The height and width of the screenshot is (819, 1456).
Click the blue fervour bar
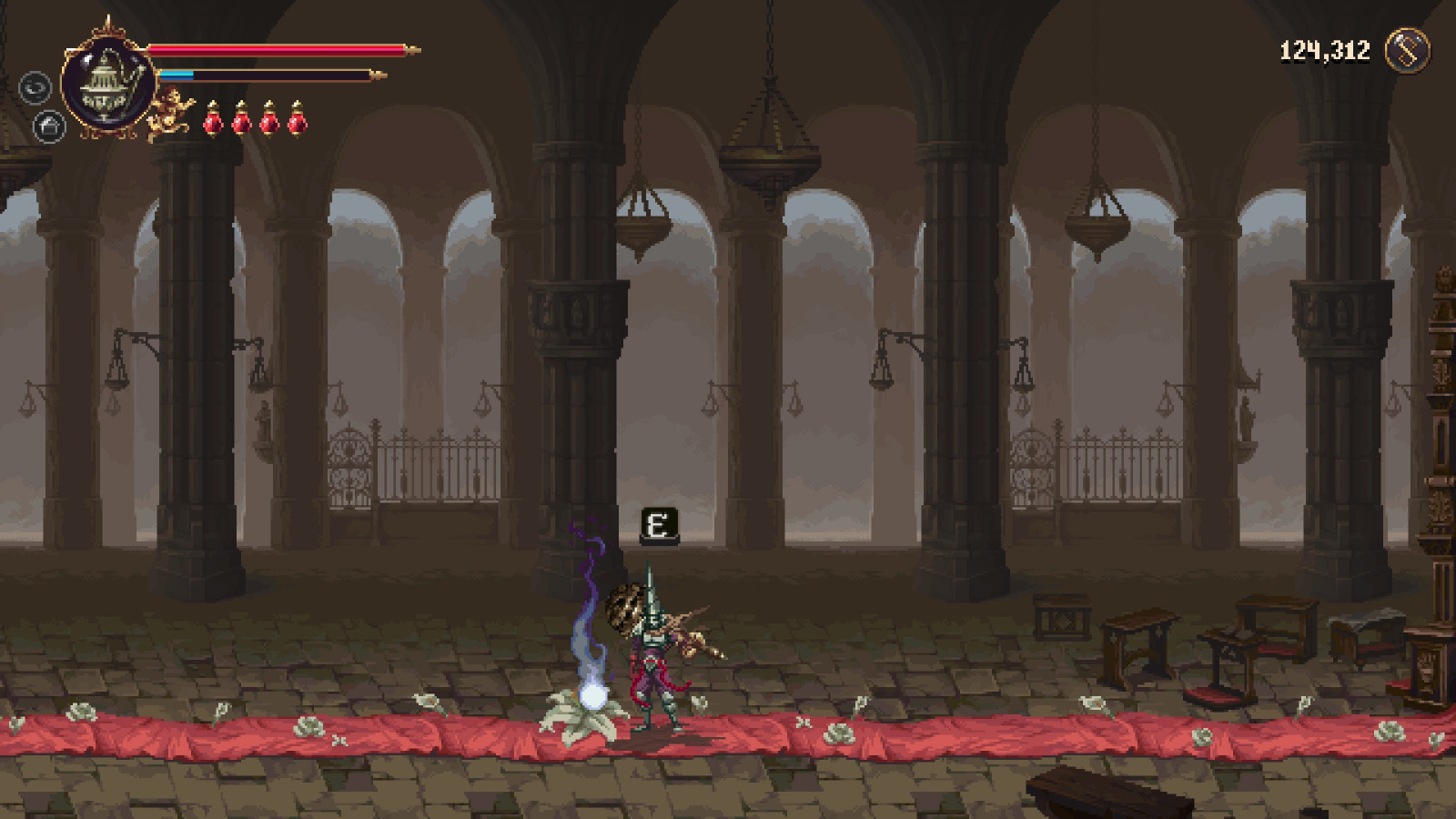pyautogui.click(x=184, y=73)
